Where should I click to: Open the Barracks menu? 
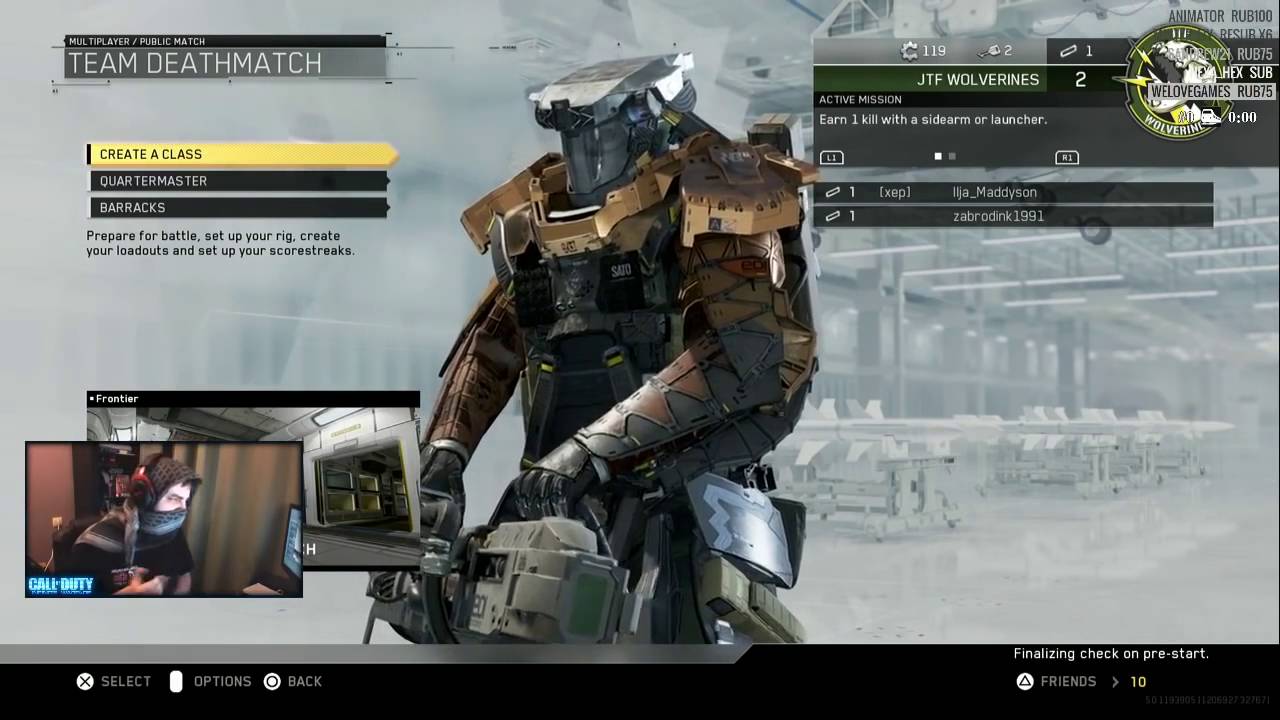coord(238,208)
